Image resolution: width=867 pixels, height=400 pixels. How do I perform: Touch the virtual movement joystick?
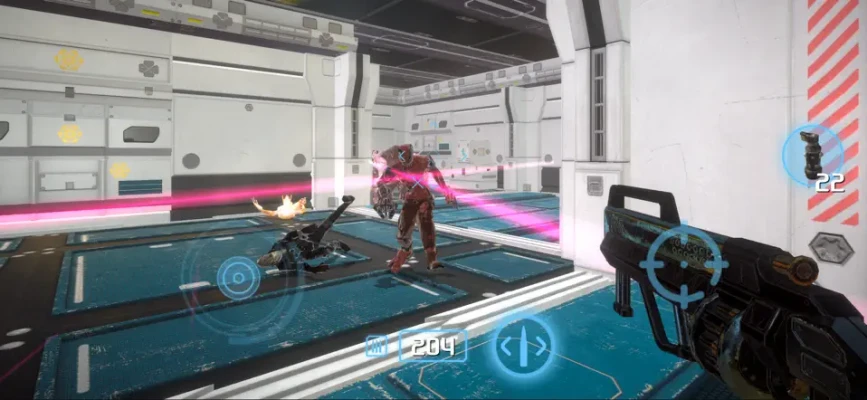point(239,276)
